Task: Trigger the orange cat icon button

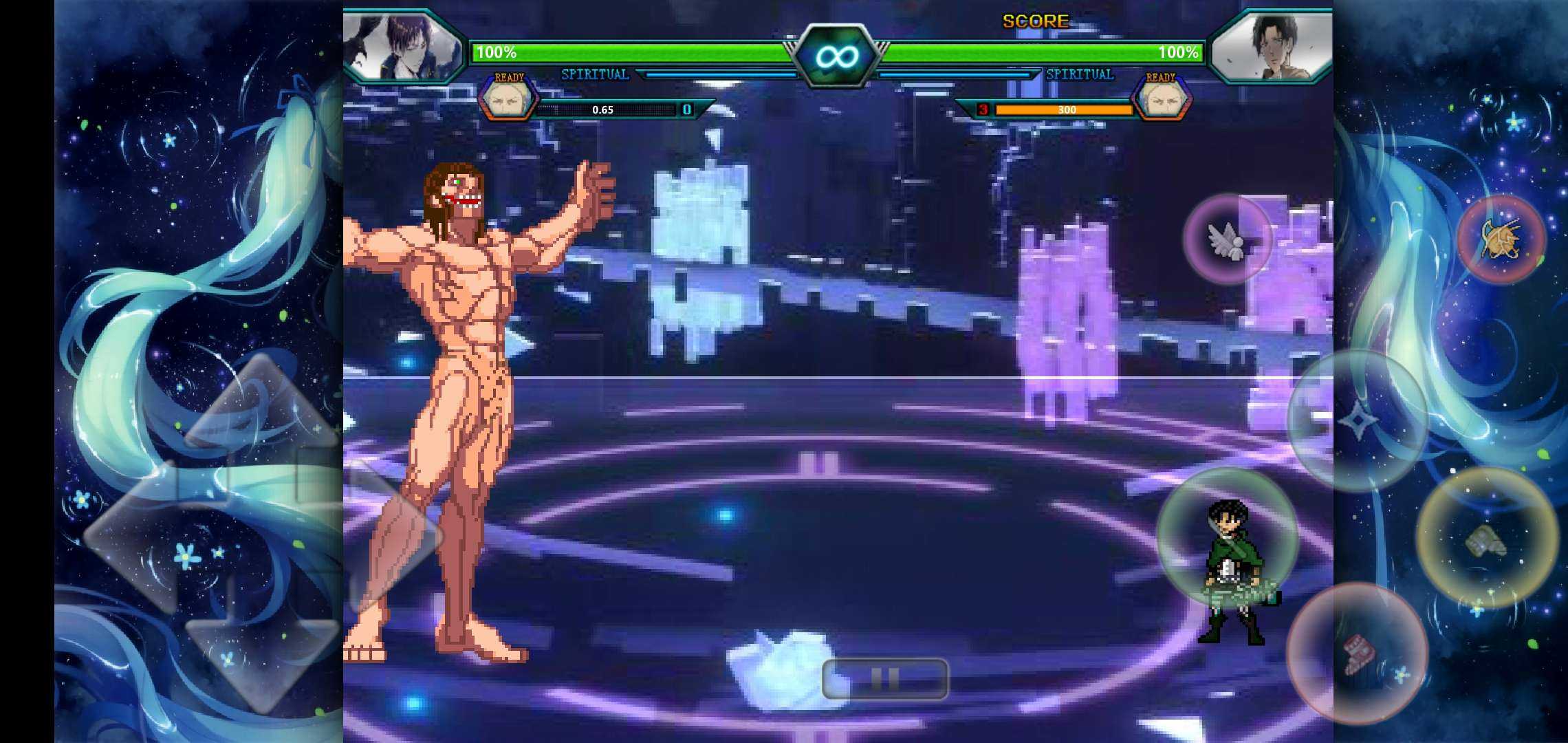Action: point(1501,239)
